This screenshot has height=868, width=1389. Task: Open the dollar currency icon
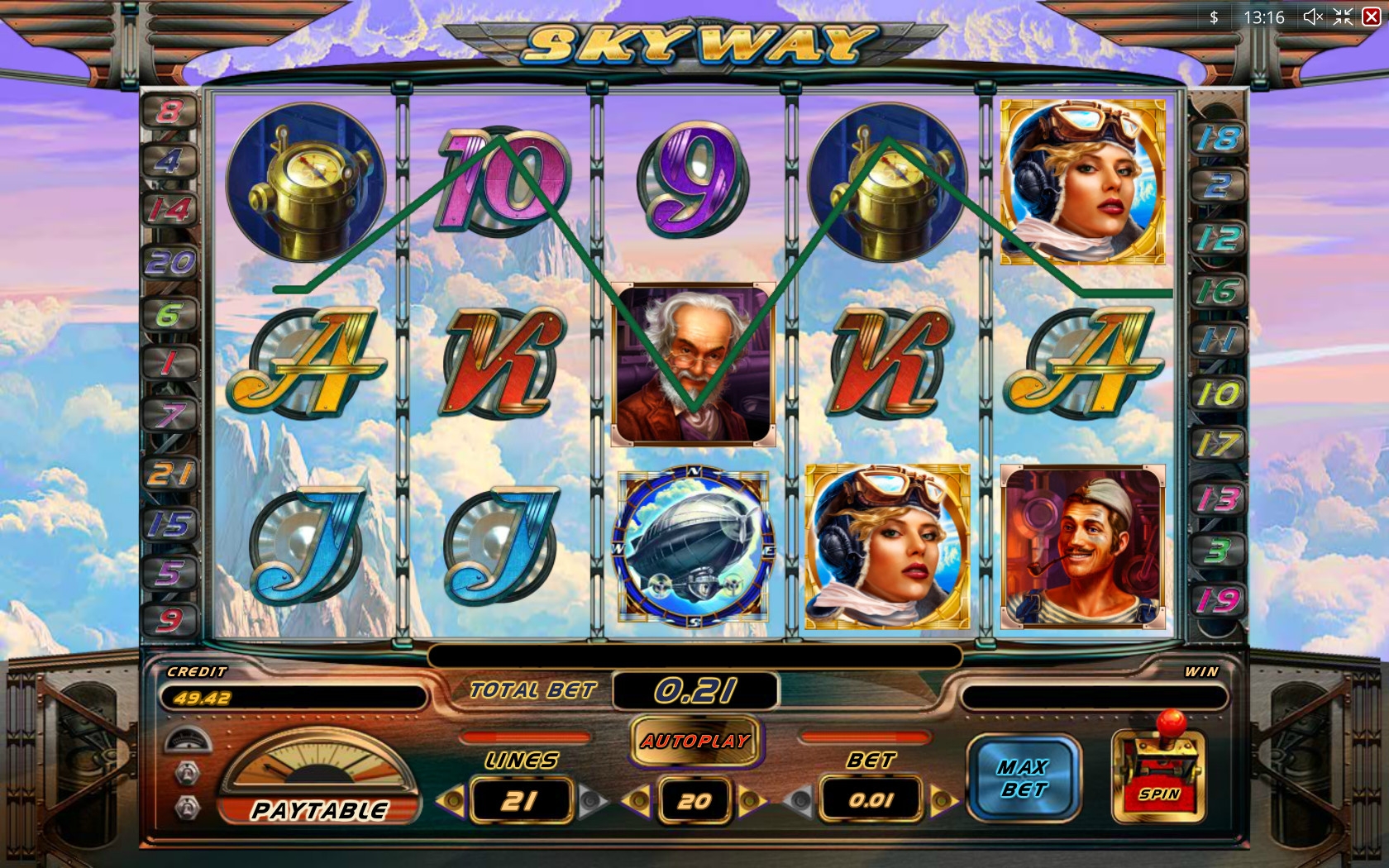coord(1214,17)
